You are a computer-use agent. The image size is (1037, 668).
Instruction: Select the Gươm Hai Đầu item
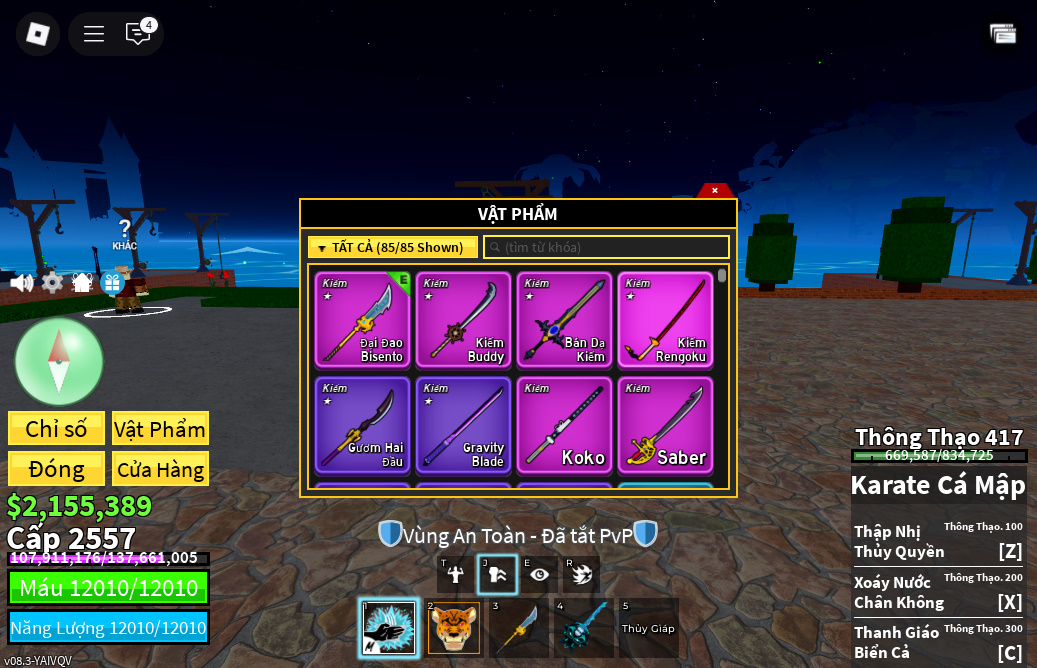point(362,424)
